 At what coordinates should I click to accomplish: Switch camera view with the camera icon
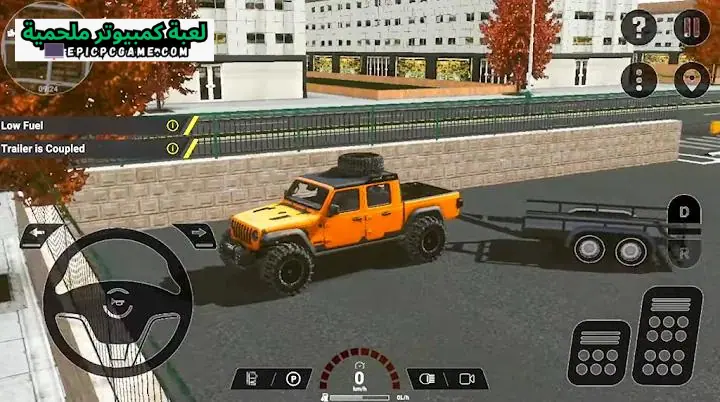(465, 379)
